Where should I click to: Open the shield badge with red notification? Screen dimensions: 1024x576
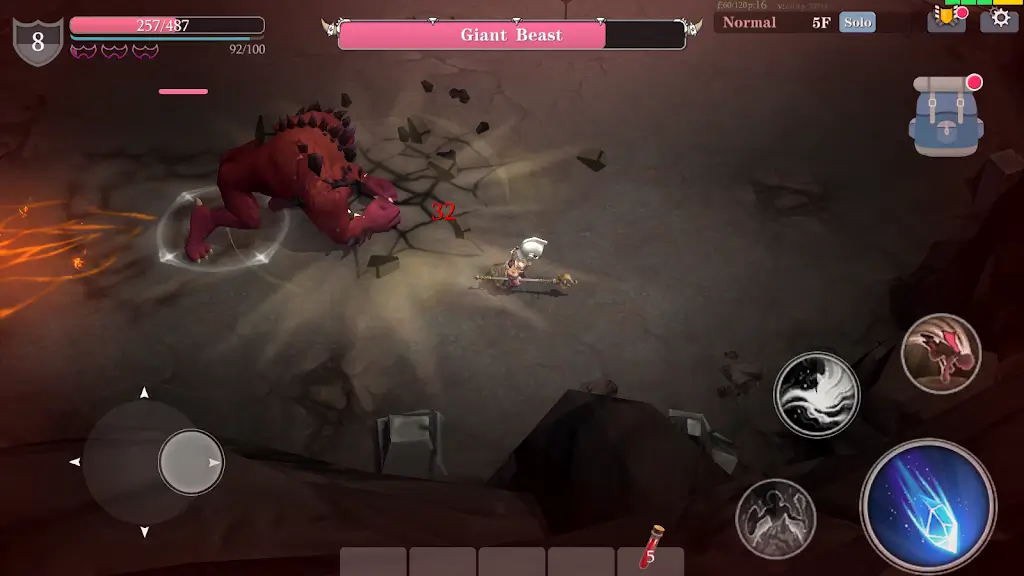point(945,19)
